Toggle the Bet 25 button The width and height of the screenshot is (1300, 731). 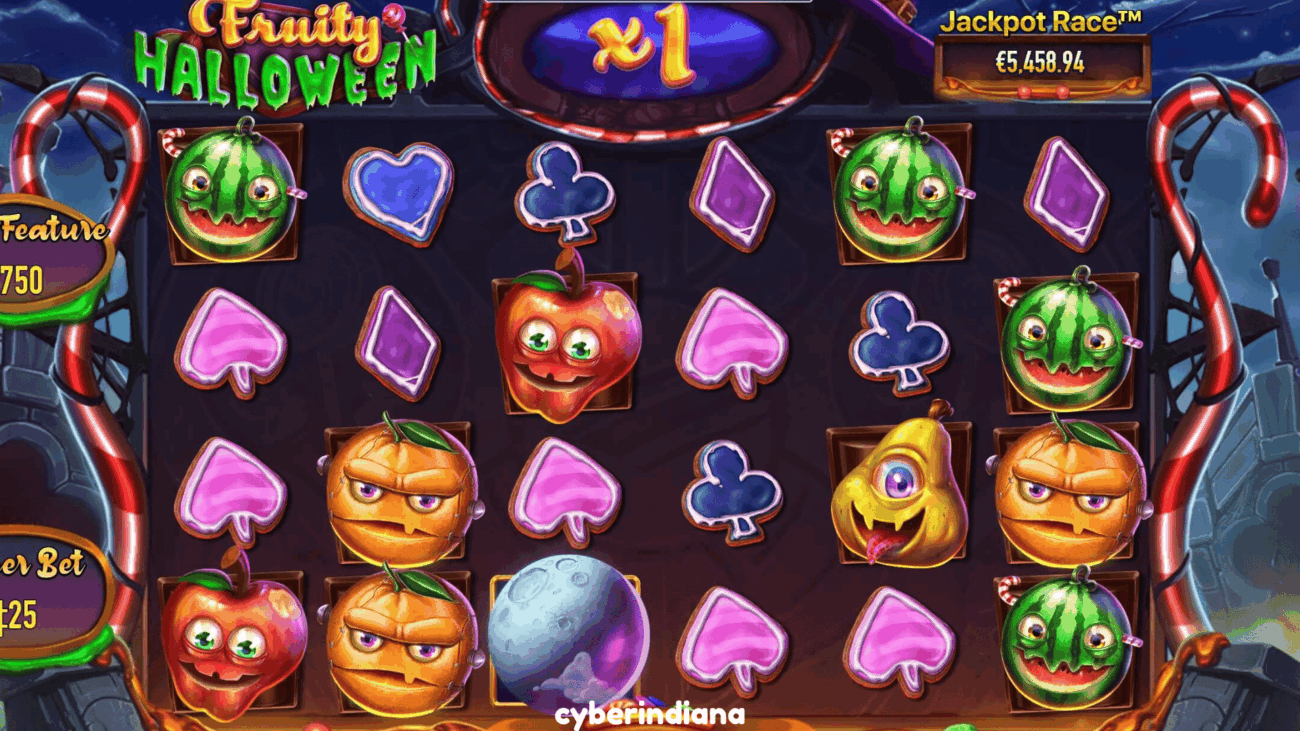pos(45,594)
